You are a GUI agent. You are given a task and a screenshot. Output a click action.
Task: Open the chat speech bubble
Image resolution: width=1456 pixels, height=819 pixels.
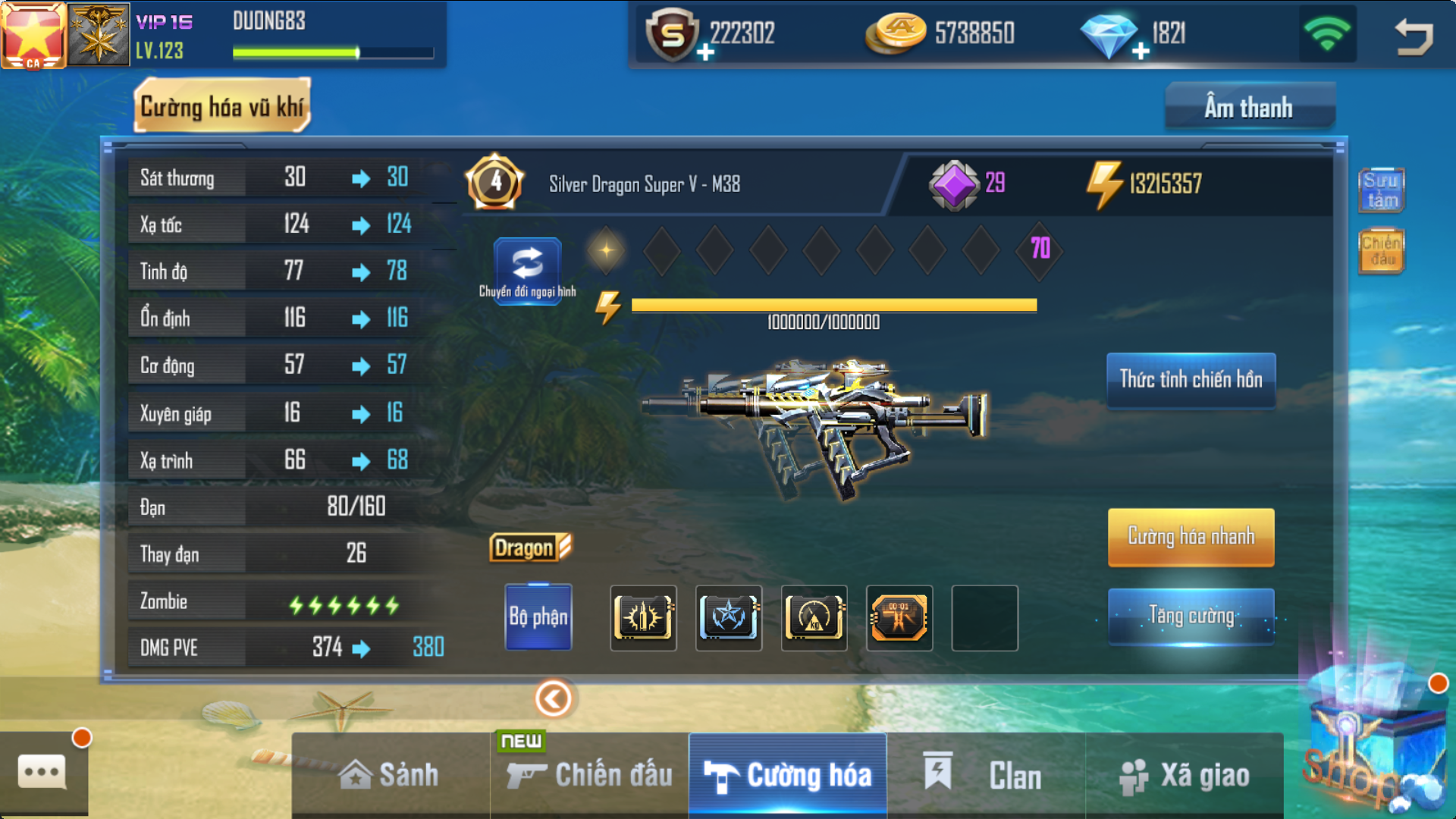tap(42, 772)
